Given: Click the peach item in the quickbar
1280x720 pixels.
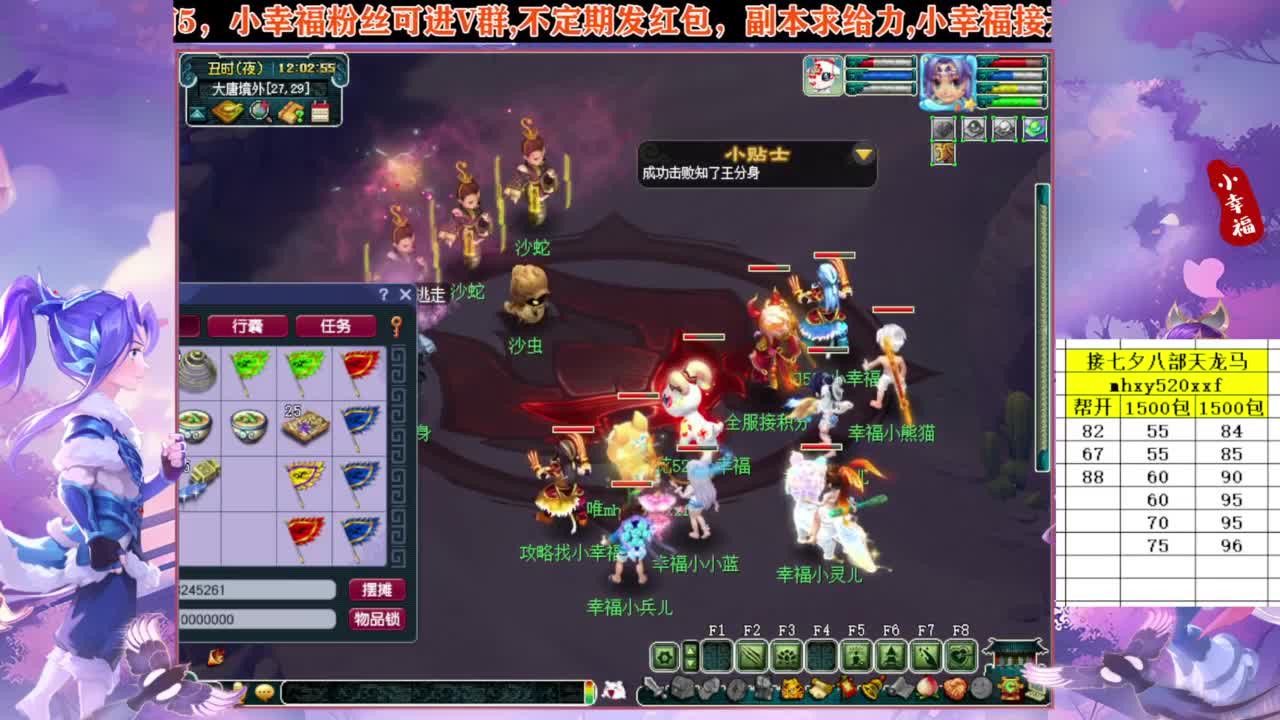Looking at the screenshot, I should pyautogui.click(x=928, y=687).
